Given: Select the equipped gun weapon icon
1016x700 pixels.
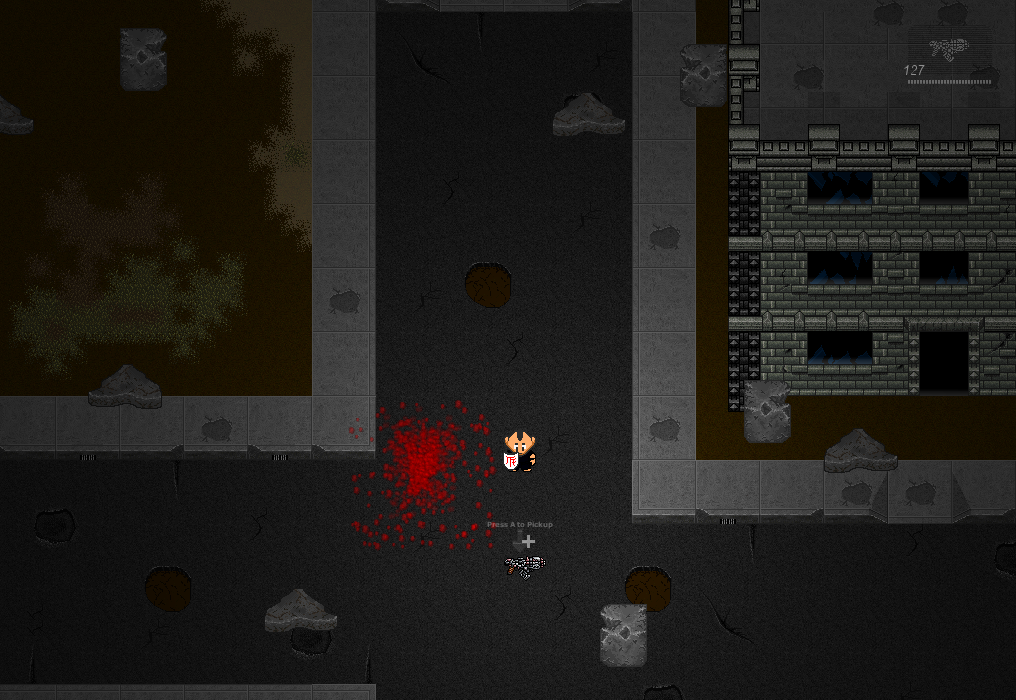Looking at the screenshot, I should click(946, 47).
